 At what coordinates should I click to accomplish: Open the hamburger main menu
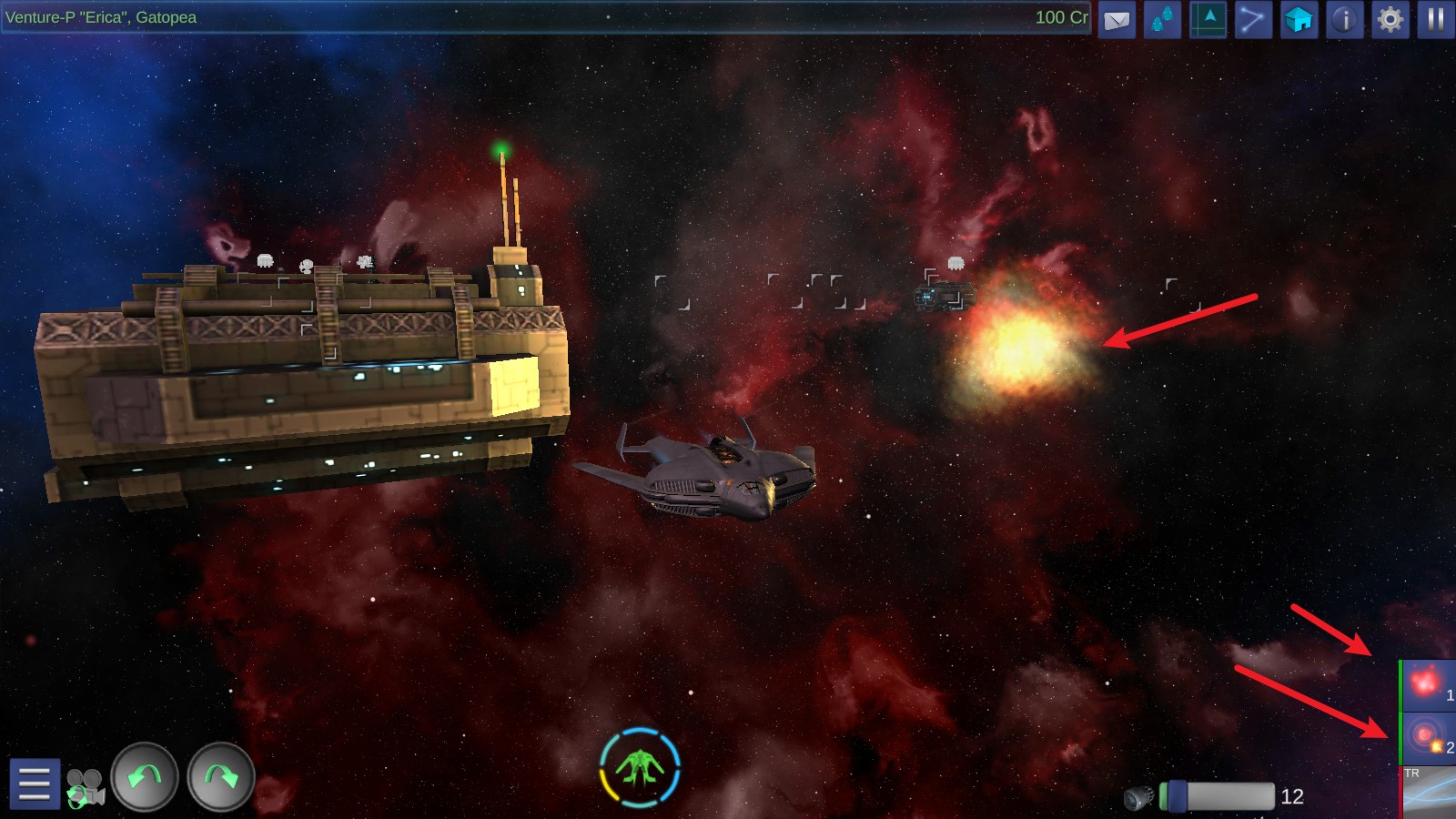tap(35, 783)
